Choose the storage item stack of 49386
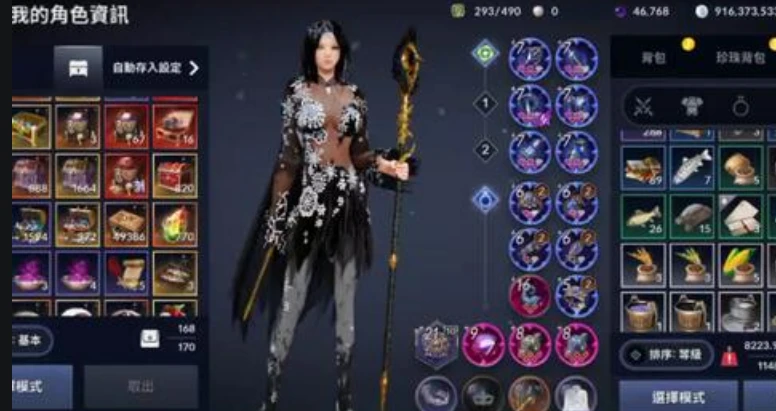The height and width of the screenshot is (411, 776). tap(127, 223)
